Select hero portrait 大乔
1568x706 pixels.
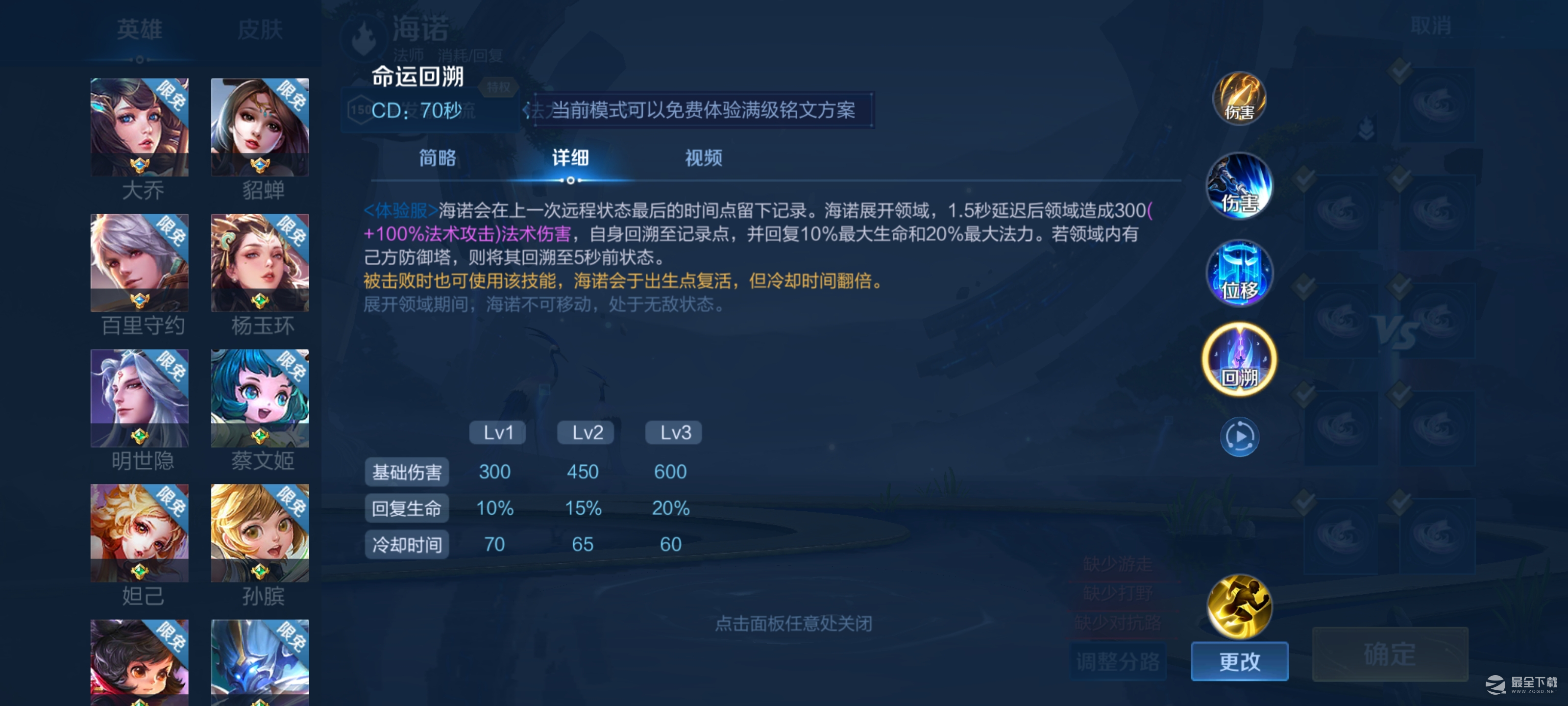click(x=139, y=126)
